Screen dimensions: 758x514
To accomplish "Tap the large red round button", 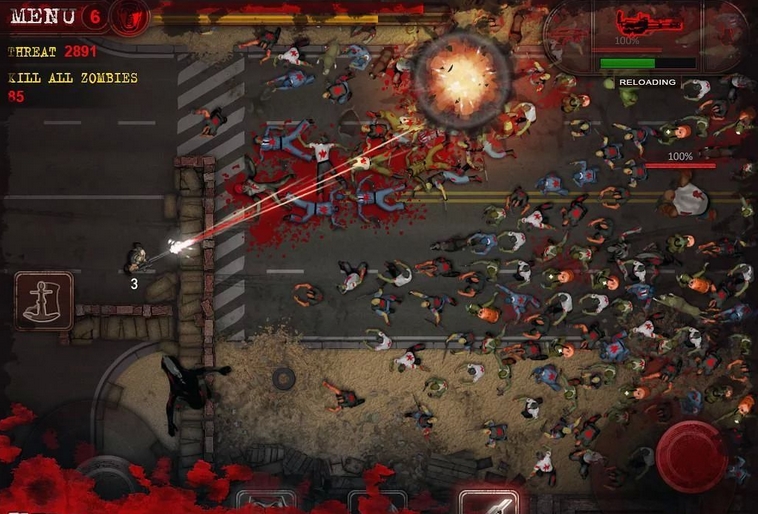I will coord(690,456).
